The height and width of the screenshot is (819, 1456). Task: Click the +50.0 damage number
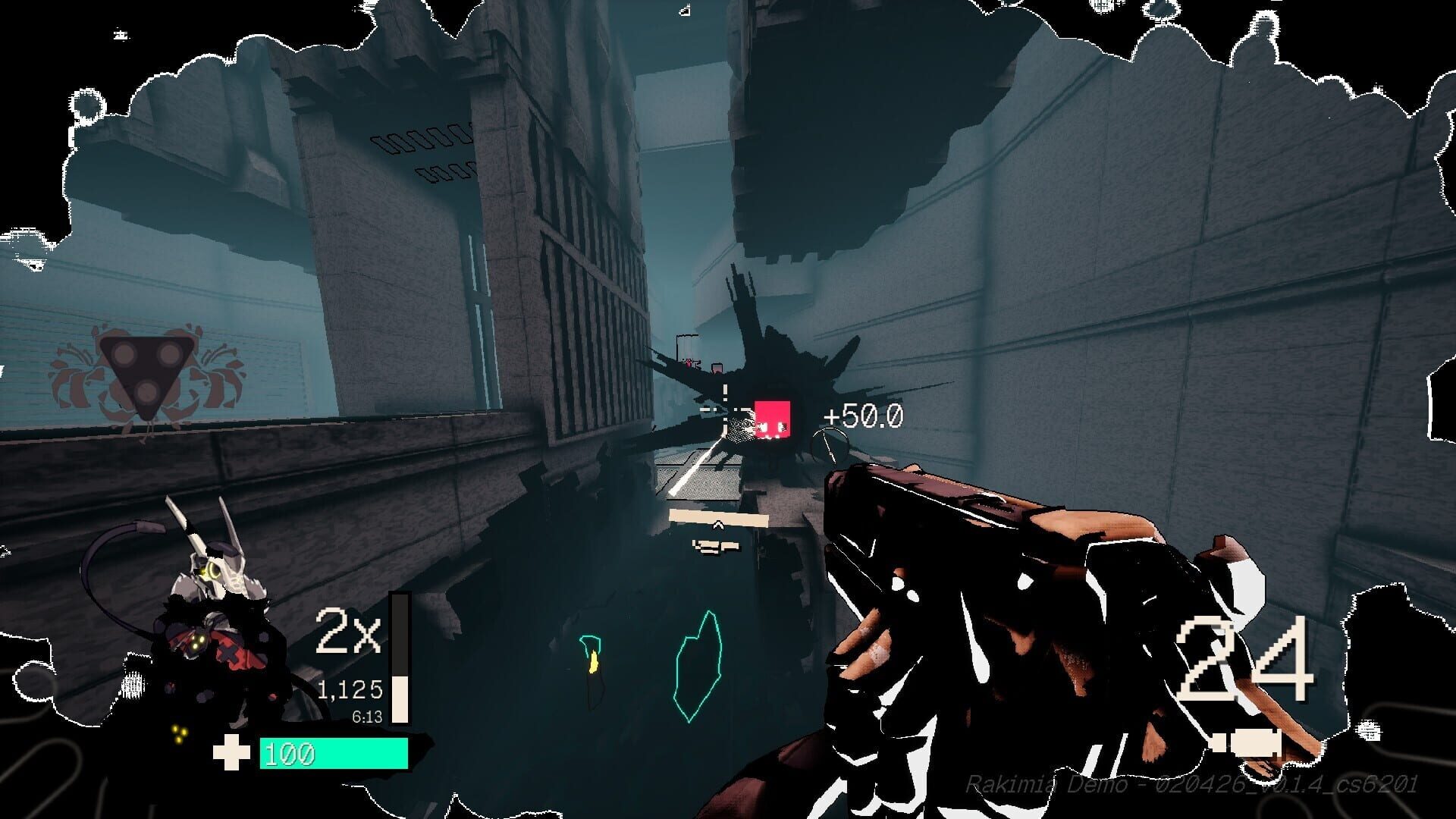862,415
